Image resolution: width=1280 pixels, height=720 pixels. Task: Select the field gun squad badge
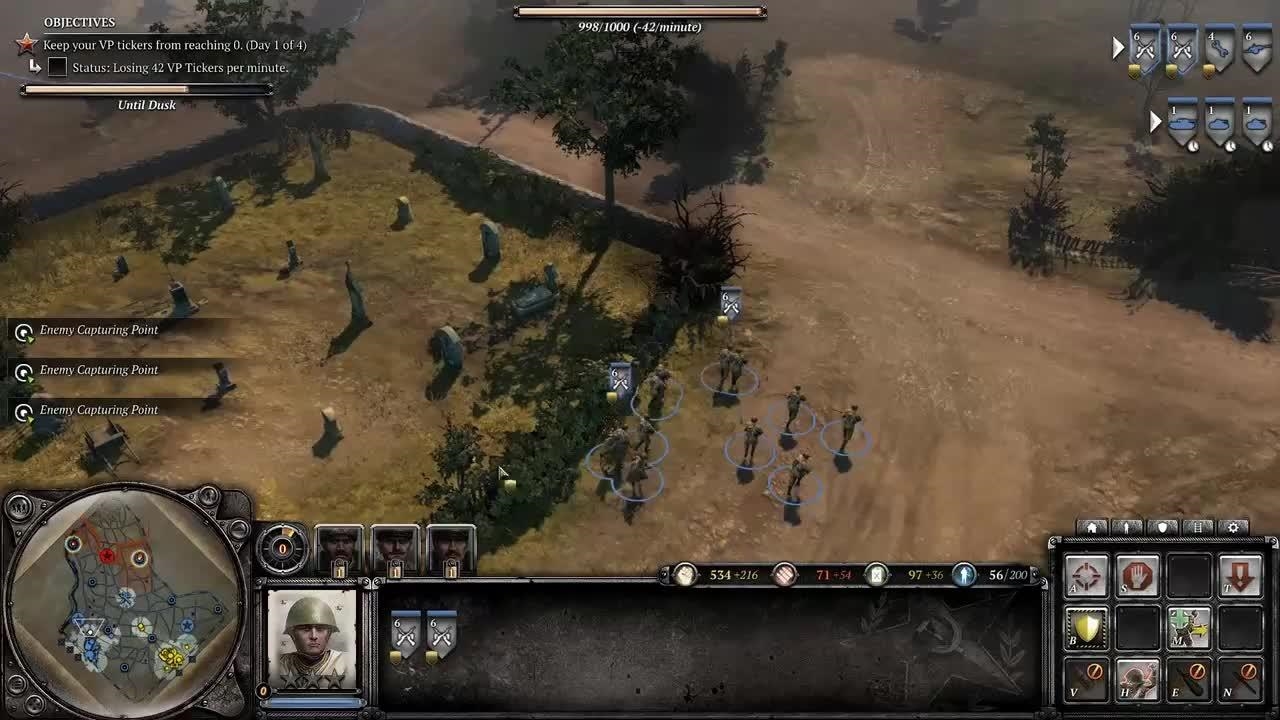click(x=1256, y=51)
